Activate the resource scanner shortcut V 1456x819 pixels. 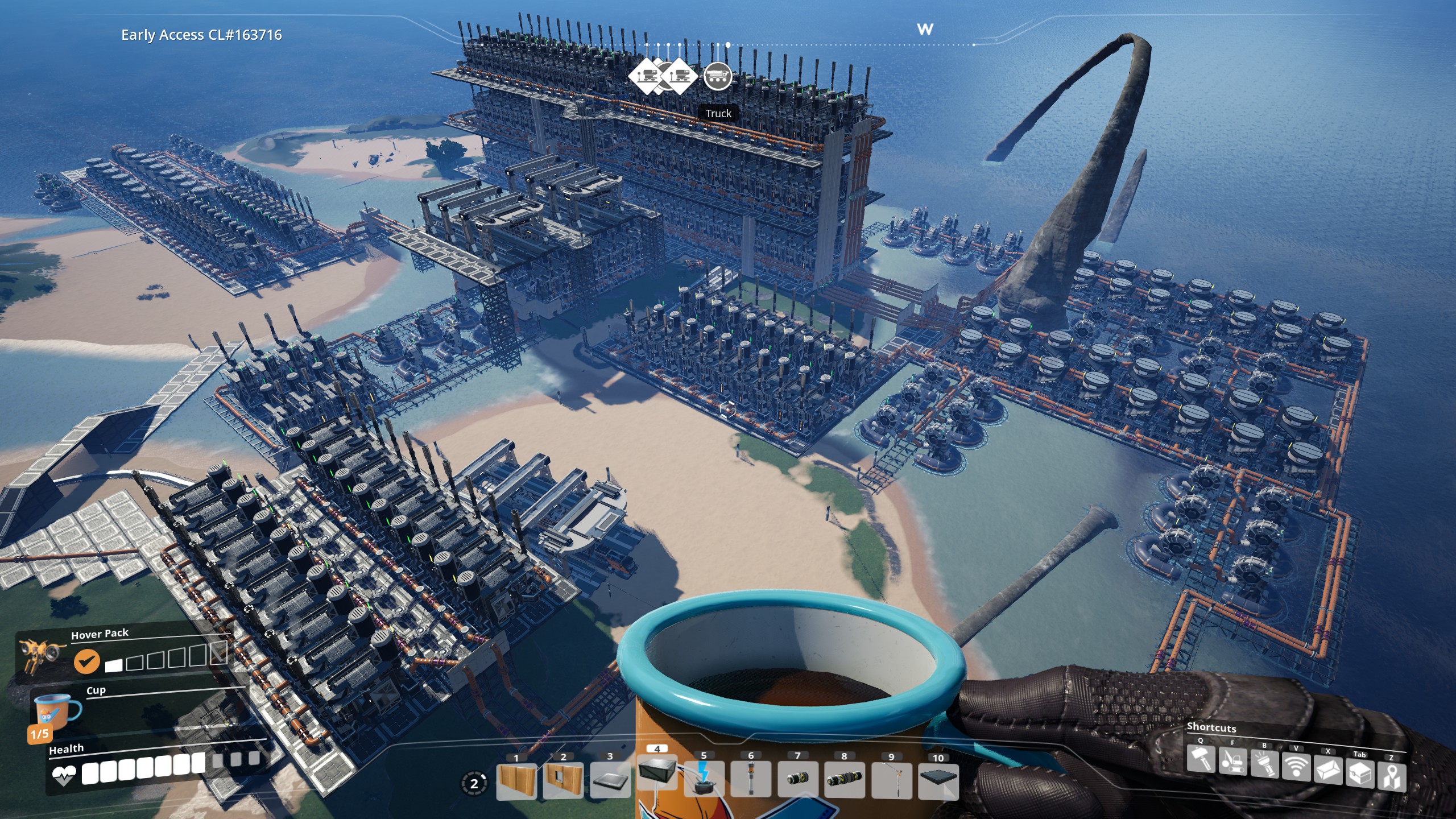(1296, 767)
